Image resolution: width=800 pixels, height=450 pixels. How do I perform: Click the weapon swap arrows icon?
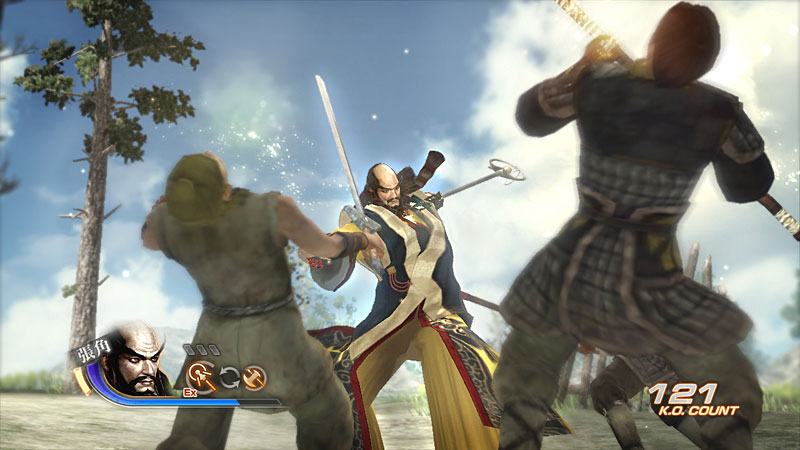pos(229,377)
